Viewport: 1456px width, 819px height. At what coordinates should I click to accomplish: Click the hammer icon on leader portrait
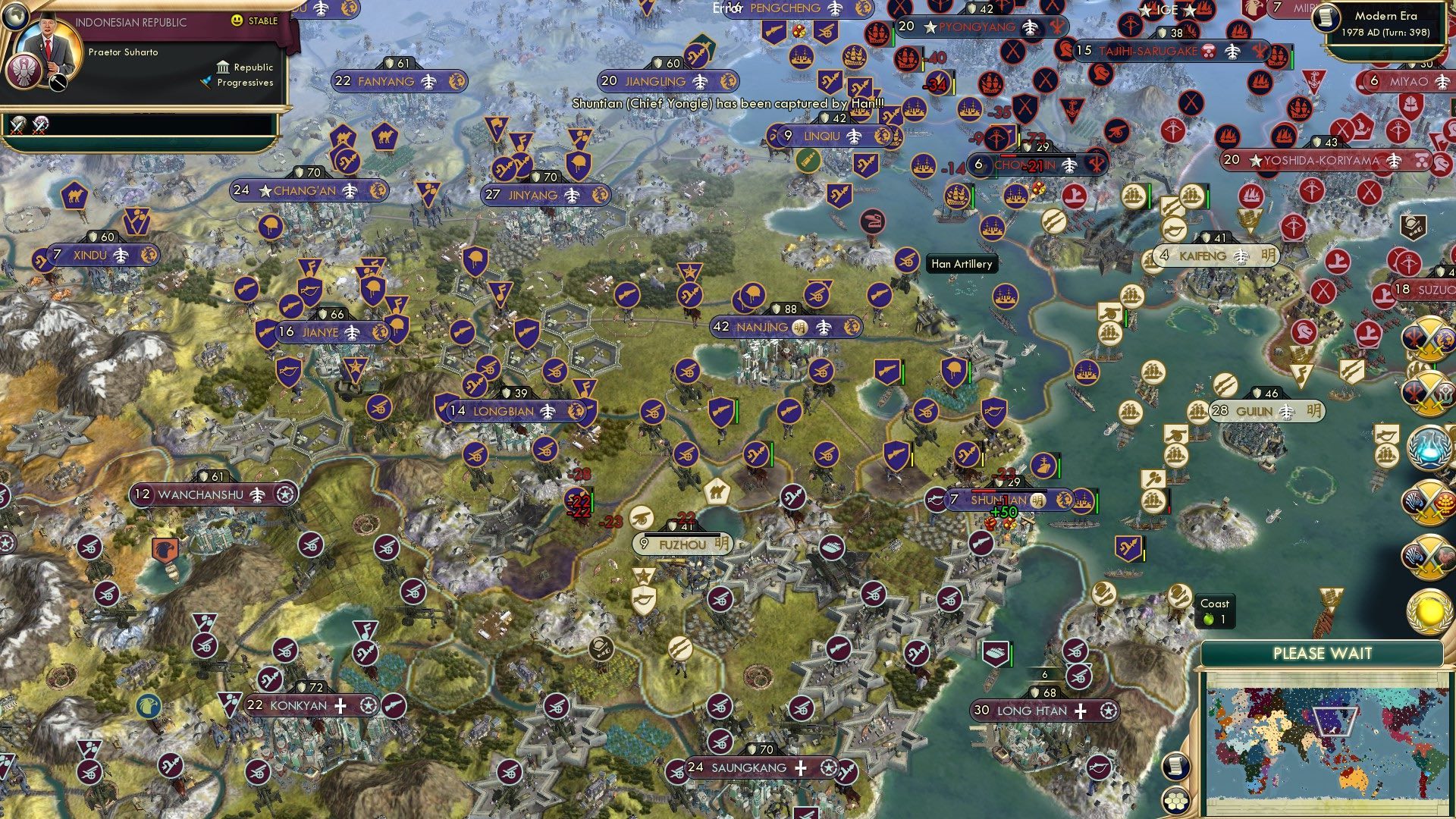click(58, 82)
